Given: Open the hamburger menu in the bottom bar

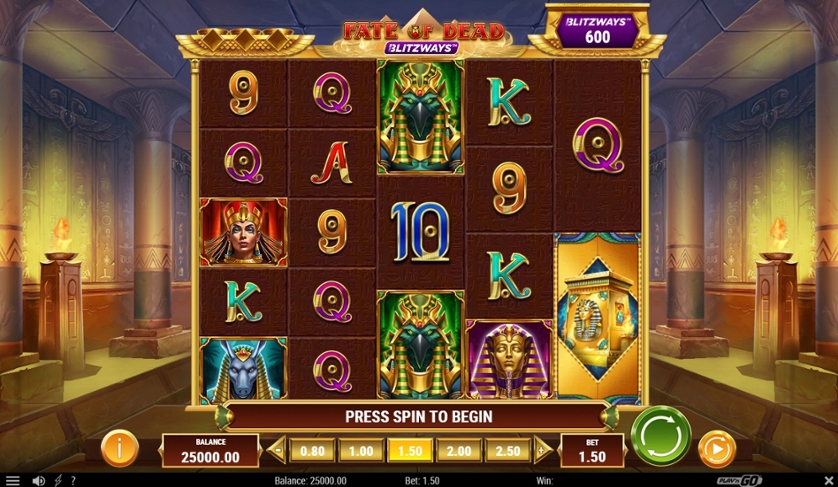Looking at the screenshot, I should coord(12,480).
